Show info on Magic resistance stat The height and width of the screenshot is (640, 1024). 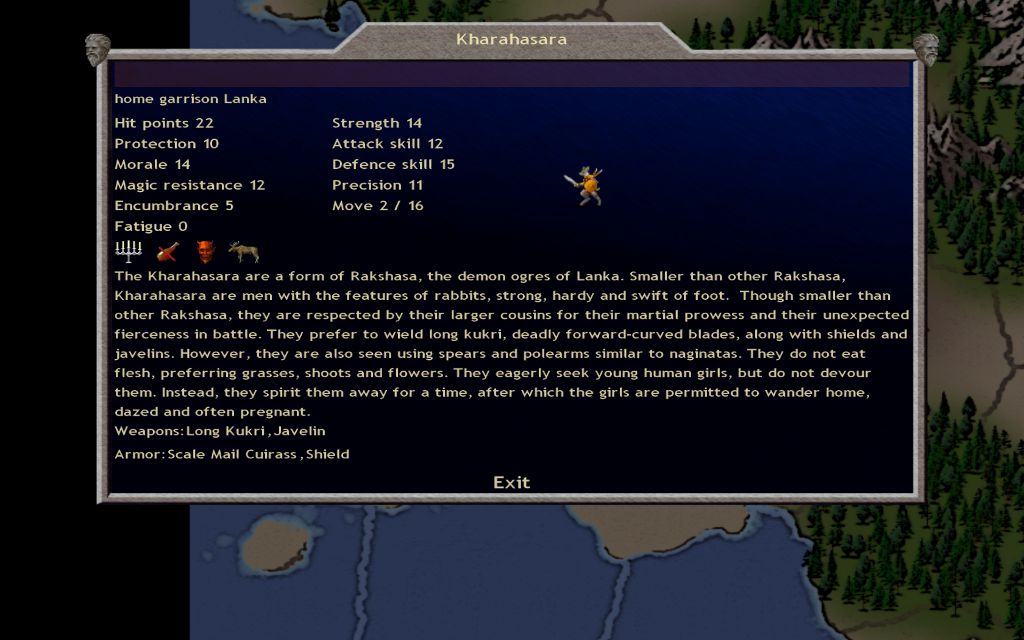(x=189, y=185)
